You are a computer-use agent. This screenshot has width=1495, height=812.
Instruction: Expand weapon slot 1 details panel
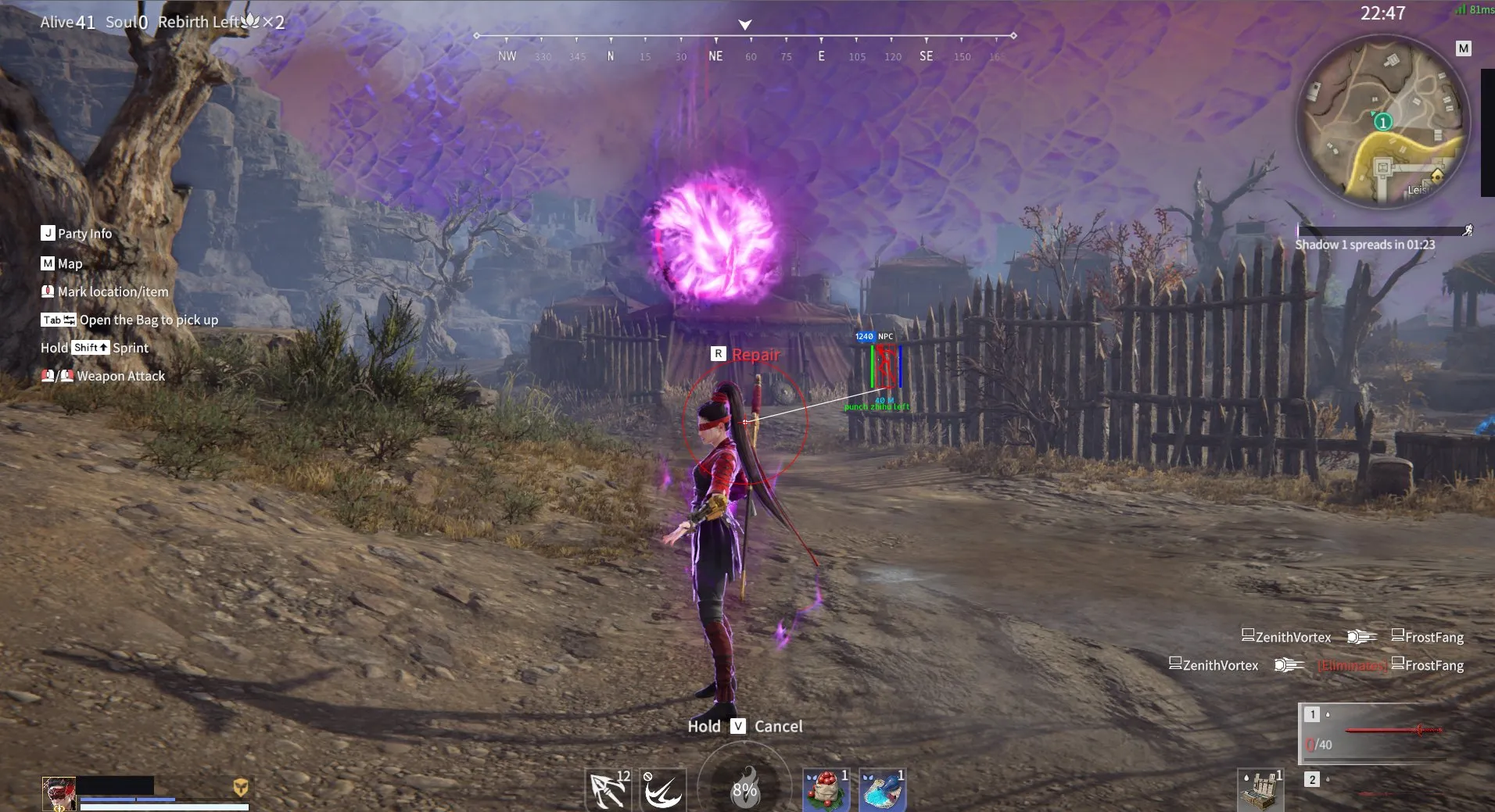point(1312,714)
